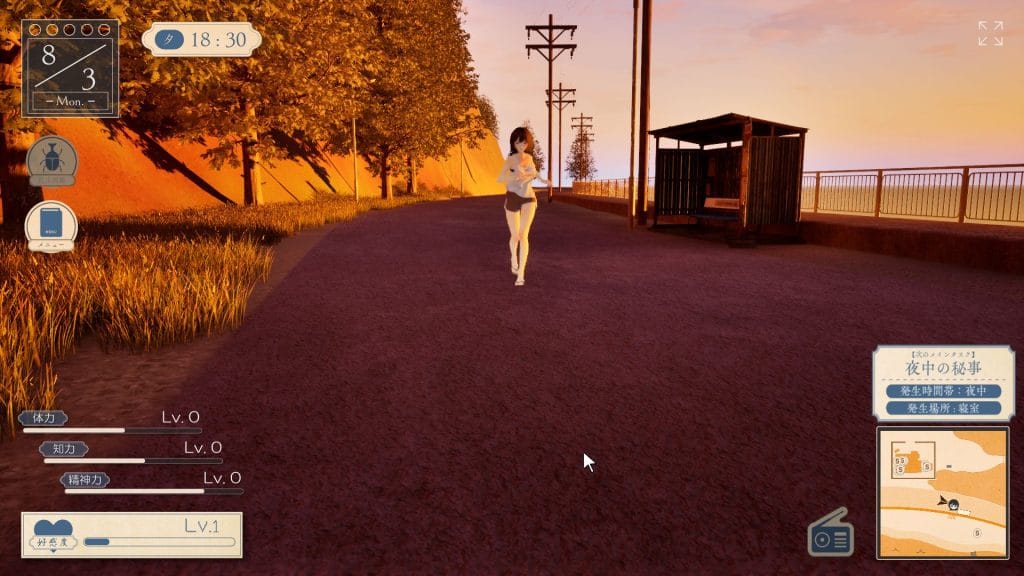Toggle fullscreen with the corner arrows icon
Viewport: 1024px width, 576px height.
coord(990,33)
